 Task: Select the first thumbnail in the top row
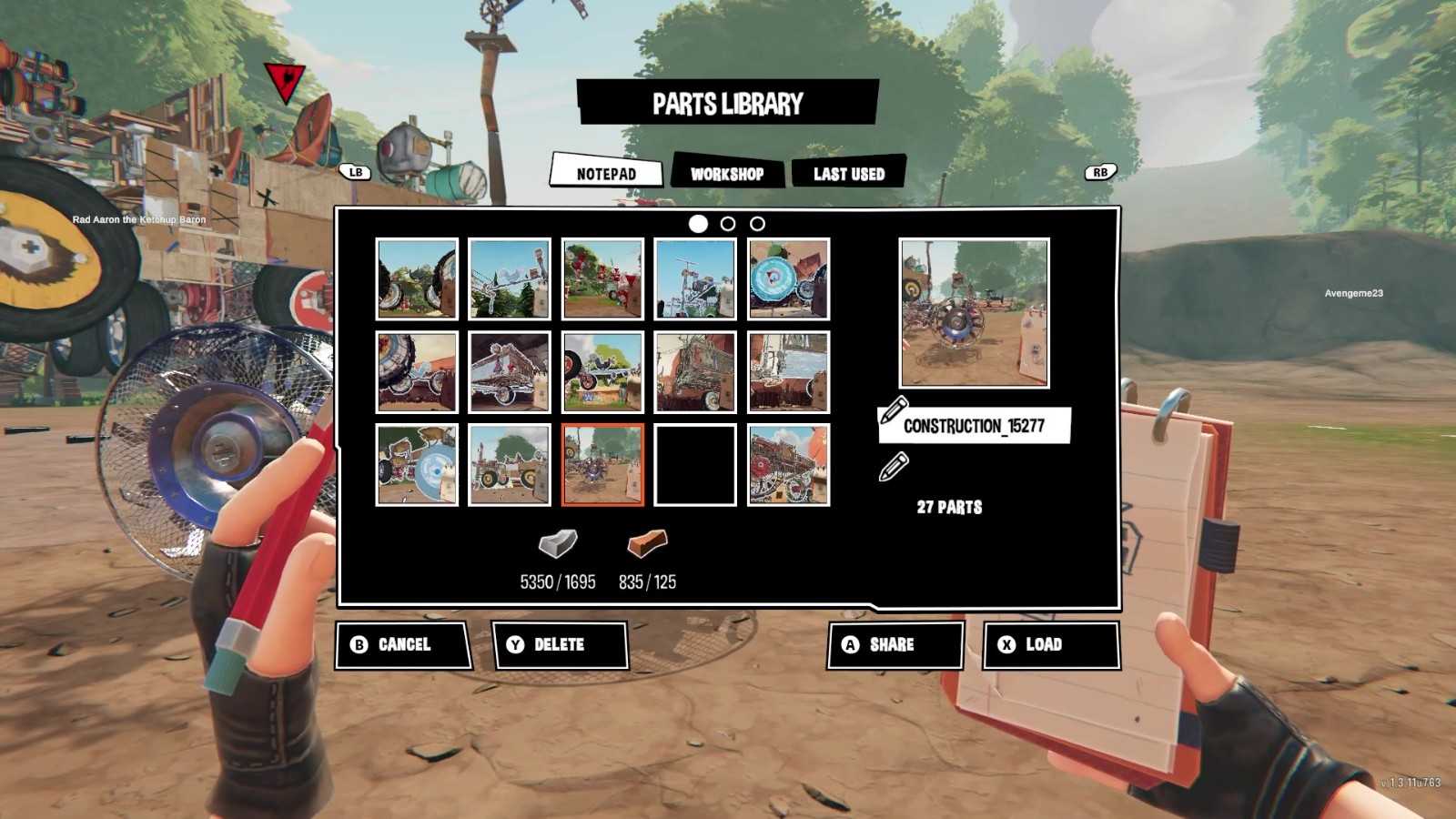coord(417,278)
